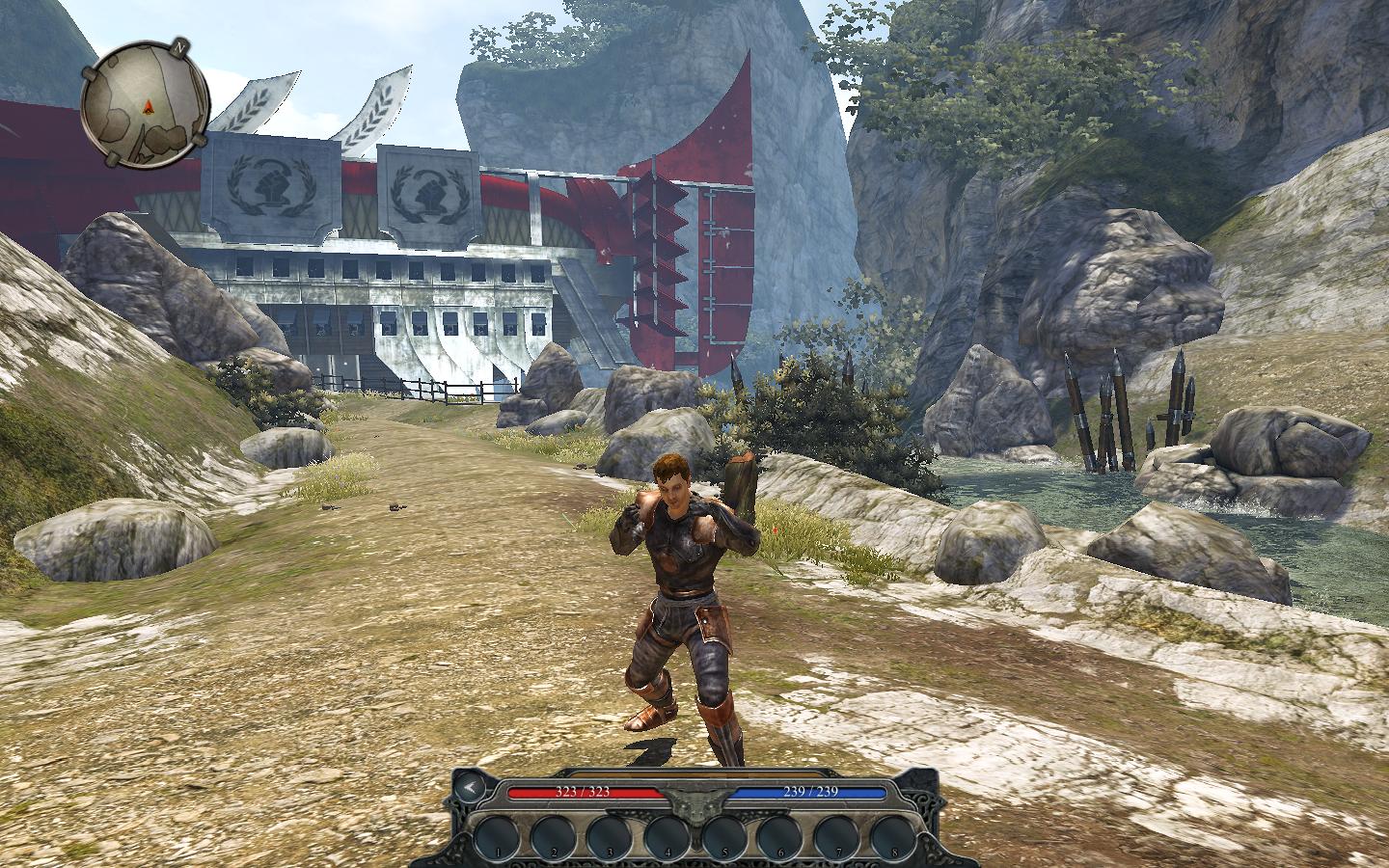Click the circular minimap

(x=146, y=99)
